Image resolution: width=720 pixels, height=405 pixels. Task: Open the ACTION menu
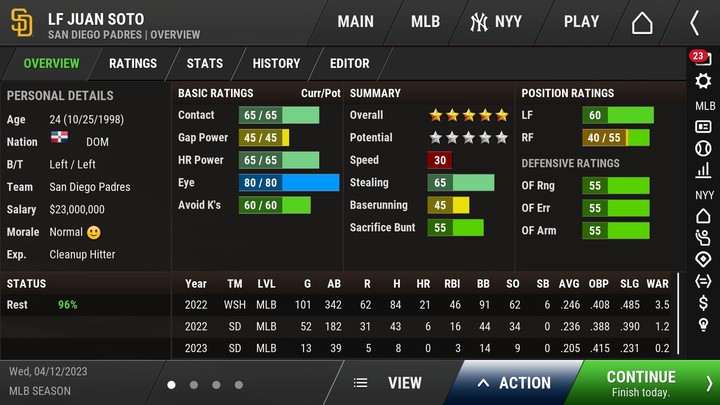coord(514,382)
